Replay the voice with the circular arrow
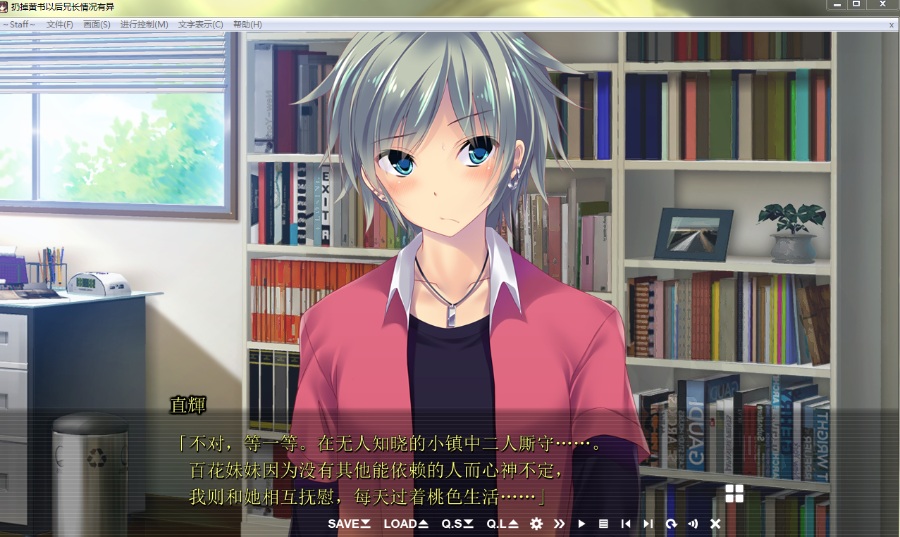Screen dimensions: 900x537 click(x=671, y=523)
